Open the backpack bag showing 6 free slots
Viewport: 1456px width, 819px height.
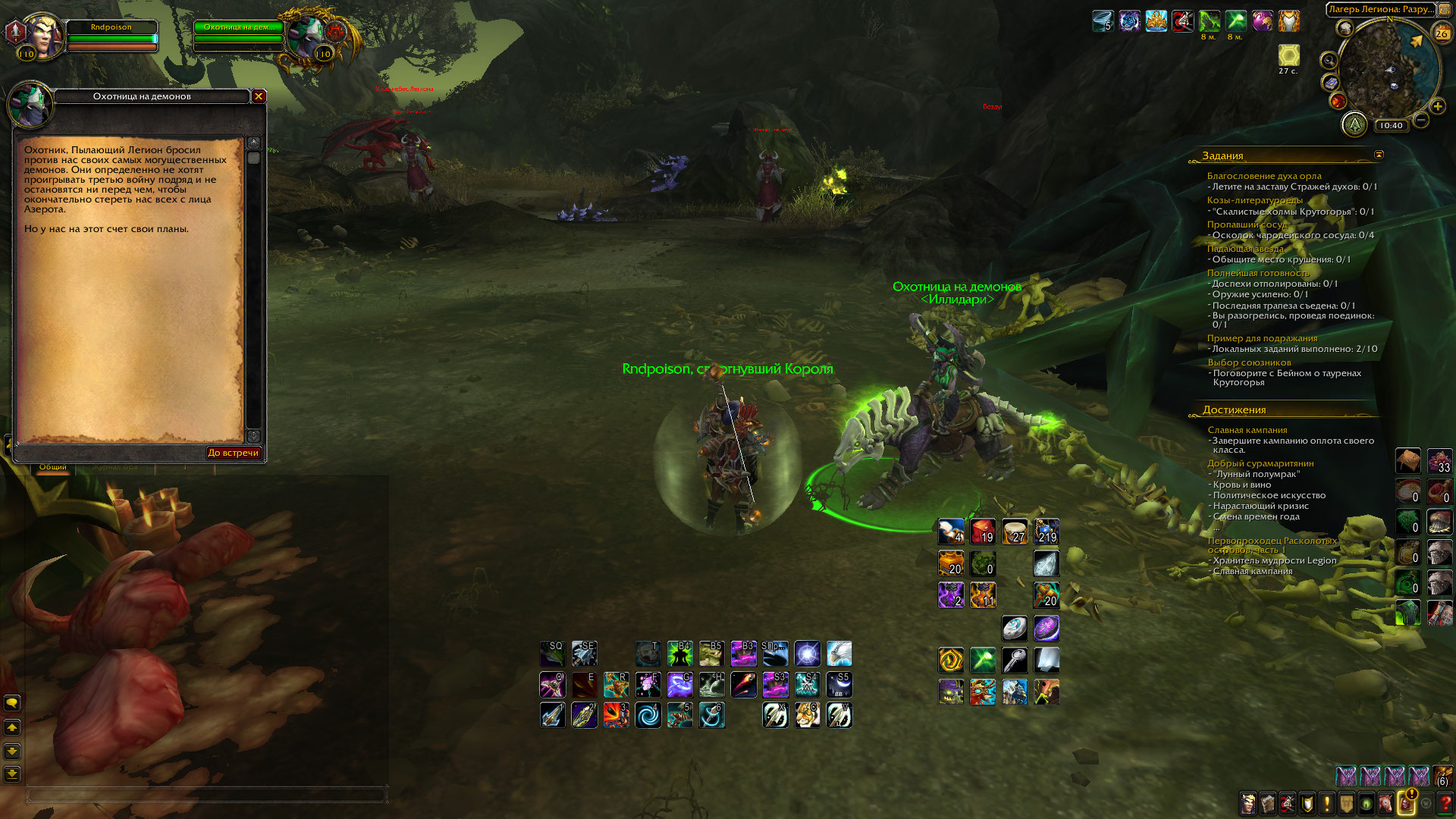pyautogui.click(x=1442, y=776)
